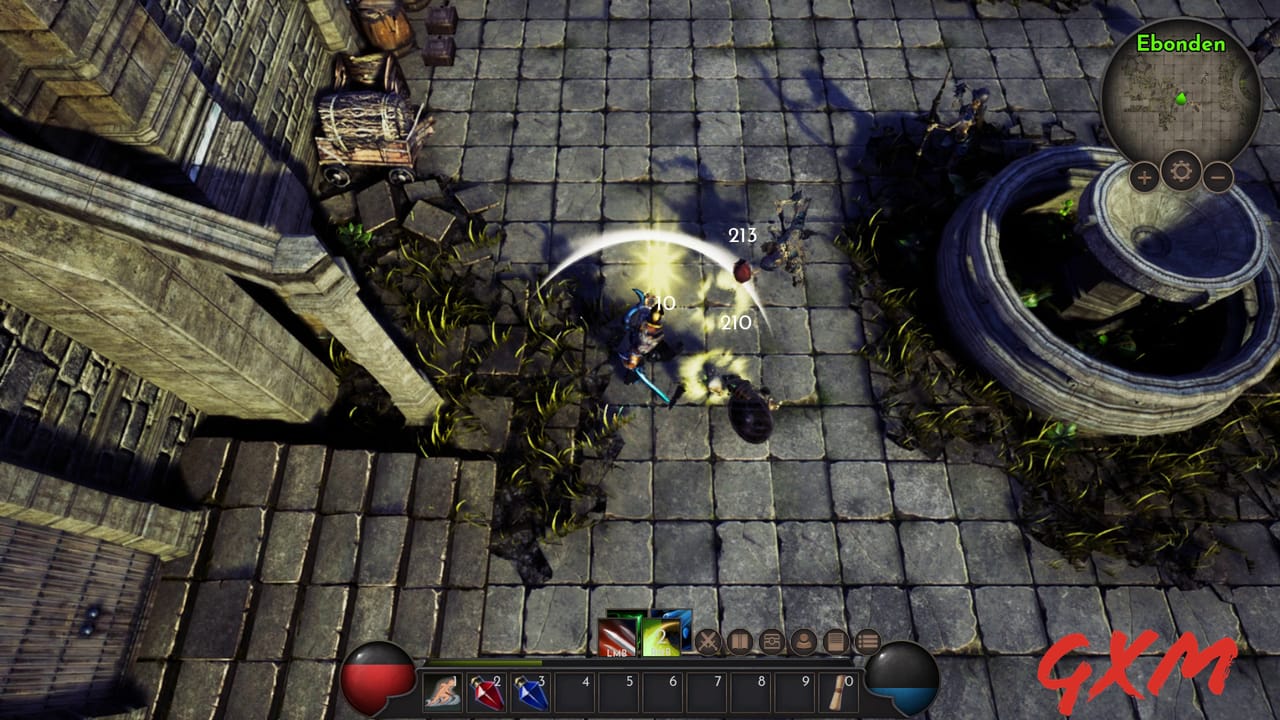Open the treasure chest inventory icon
Screen dimensions: 1280x720
pos(770,641)
